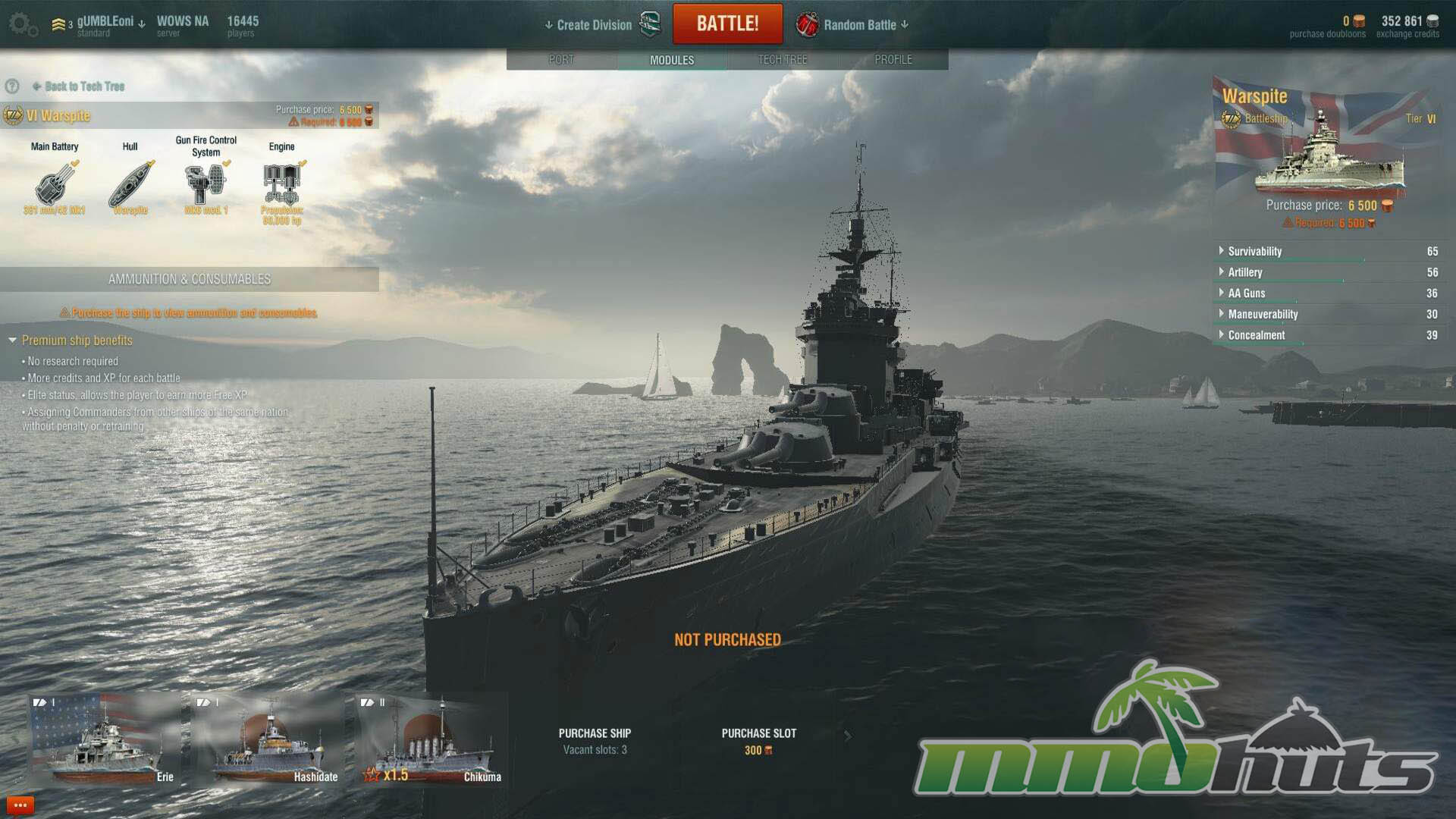Viewport: 1456px width, 819px height.
Task: Collapse the Premium ship benefits section
Action: 13,340
